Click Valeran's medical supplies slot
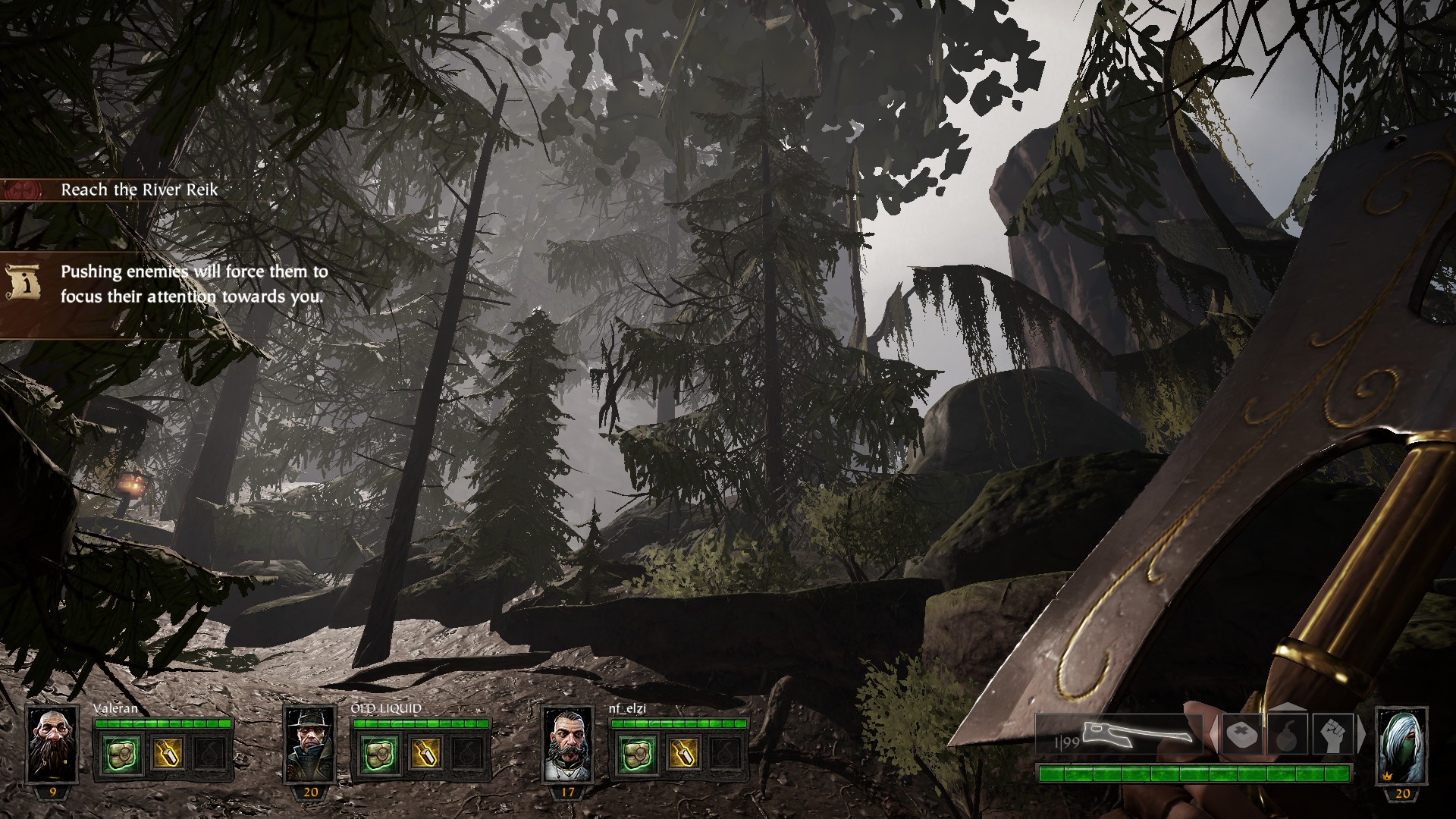This screenshot has height=819, width=1456. pos(121,753)
